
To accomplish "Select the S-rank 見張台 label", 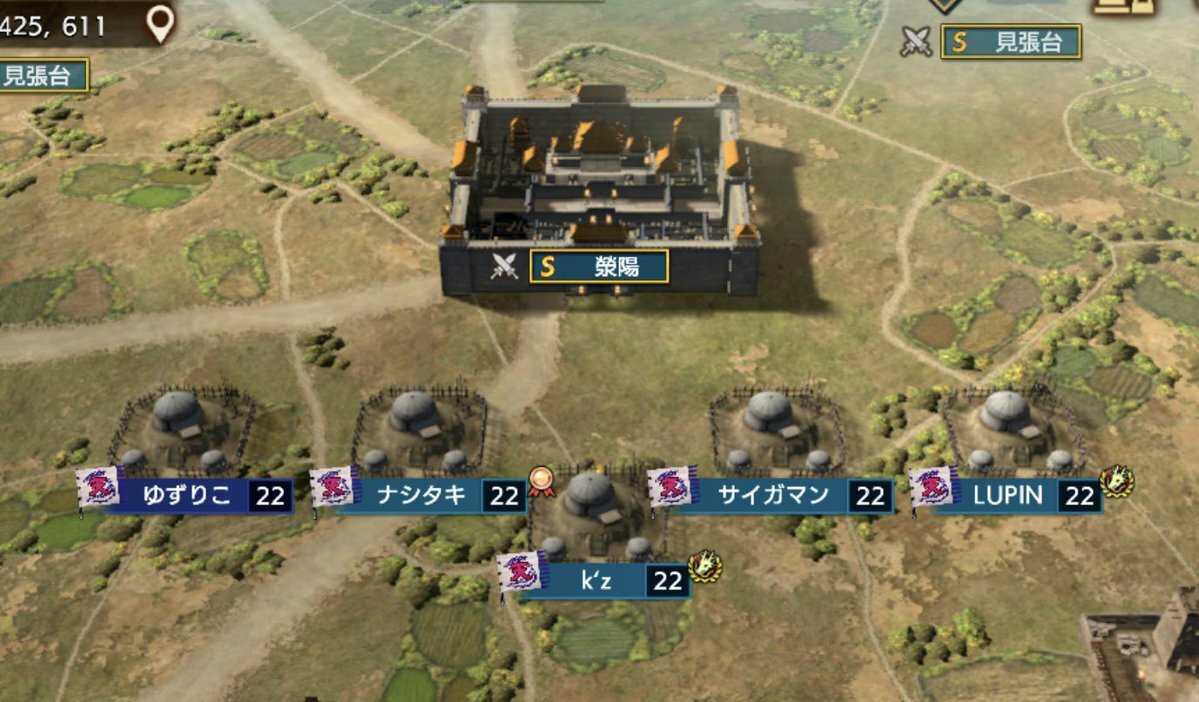I will 1011,42.
